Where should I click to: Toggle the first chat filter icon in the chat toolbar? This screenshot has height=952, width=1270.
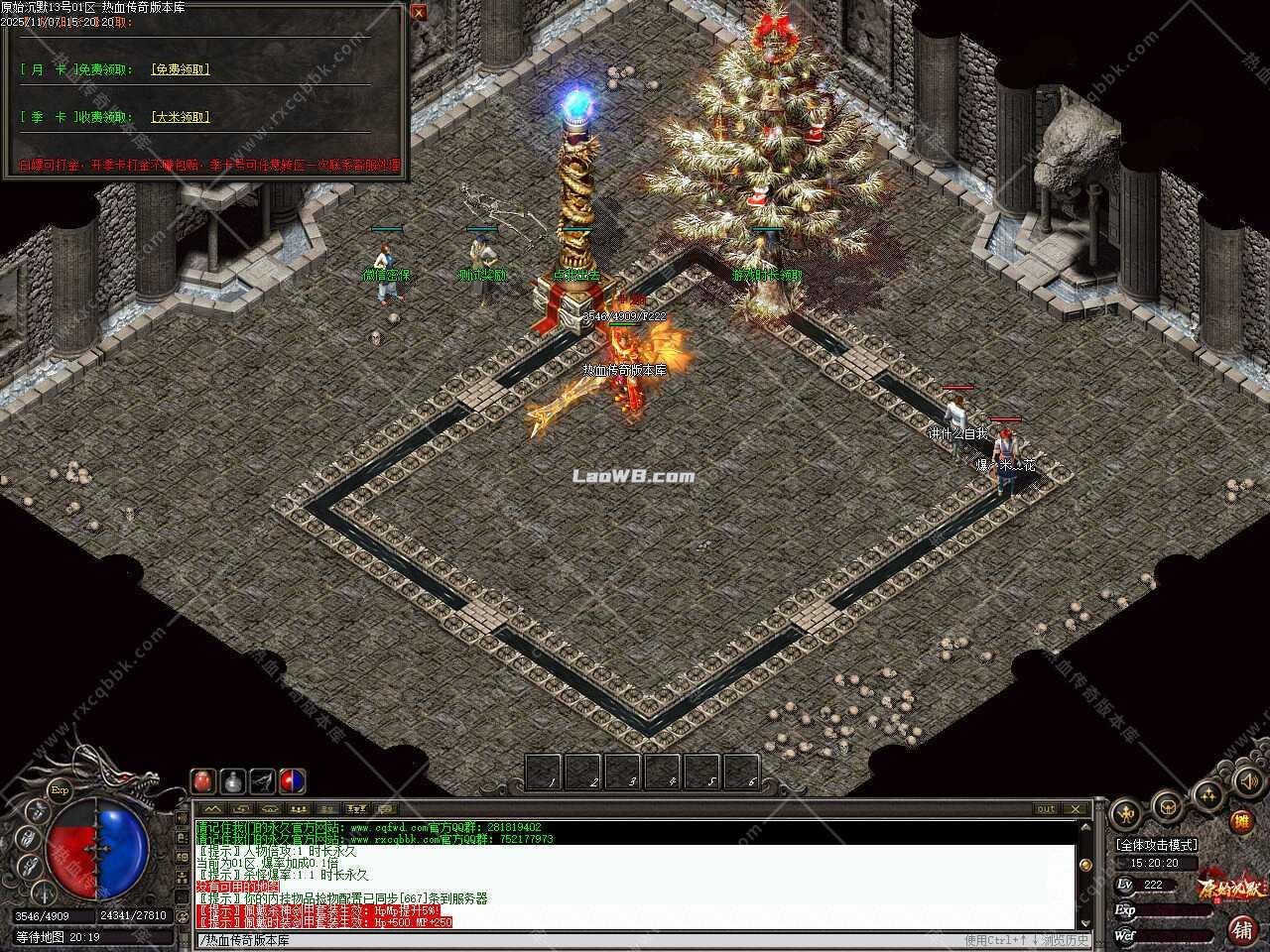211,809
